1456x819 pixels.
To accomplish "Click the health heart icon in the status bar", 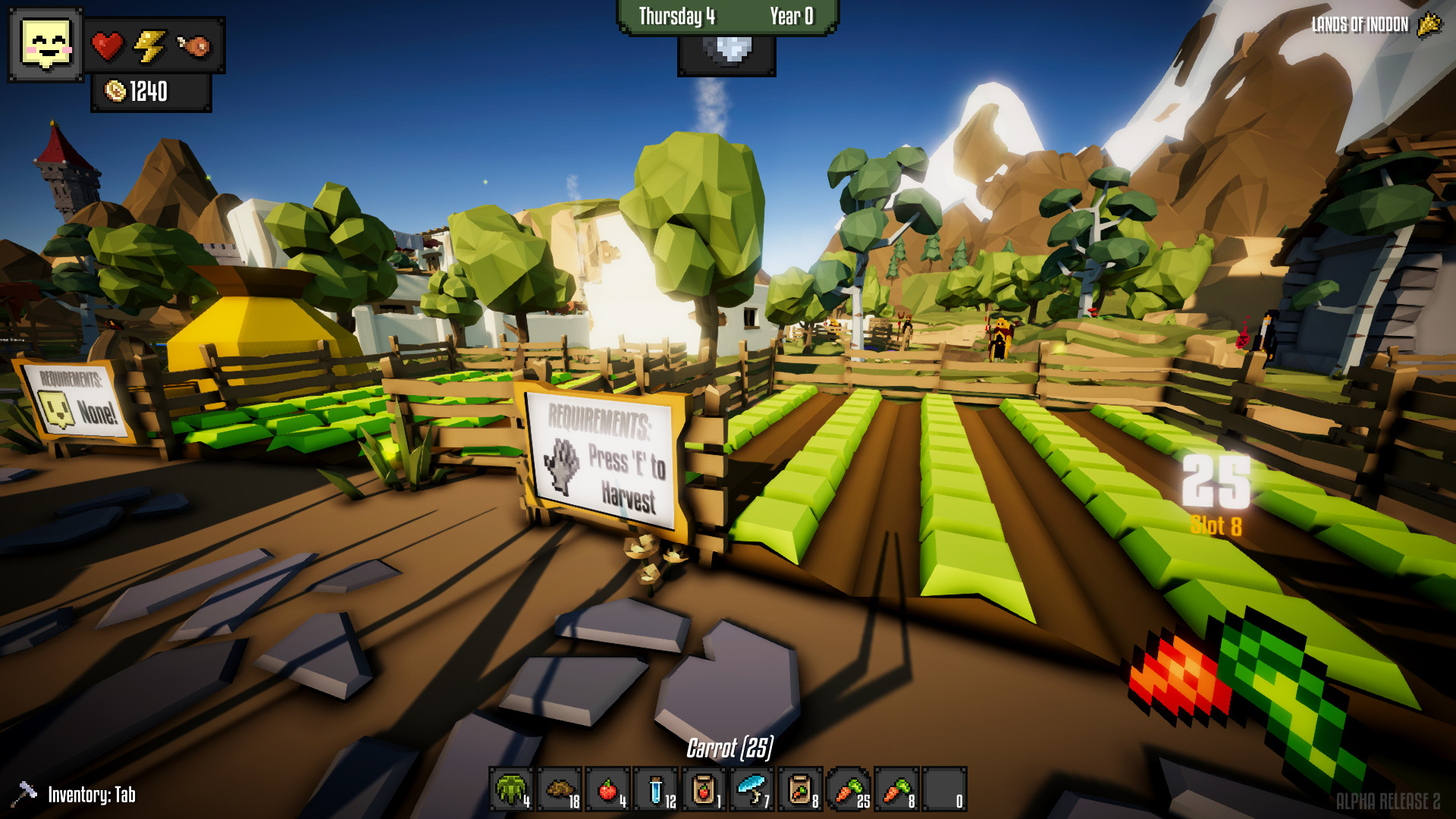I will pos(106,45).
